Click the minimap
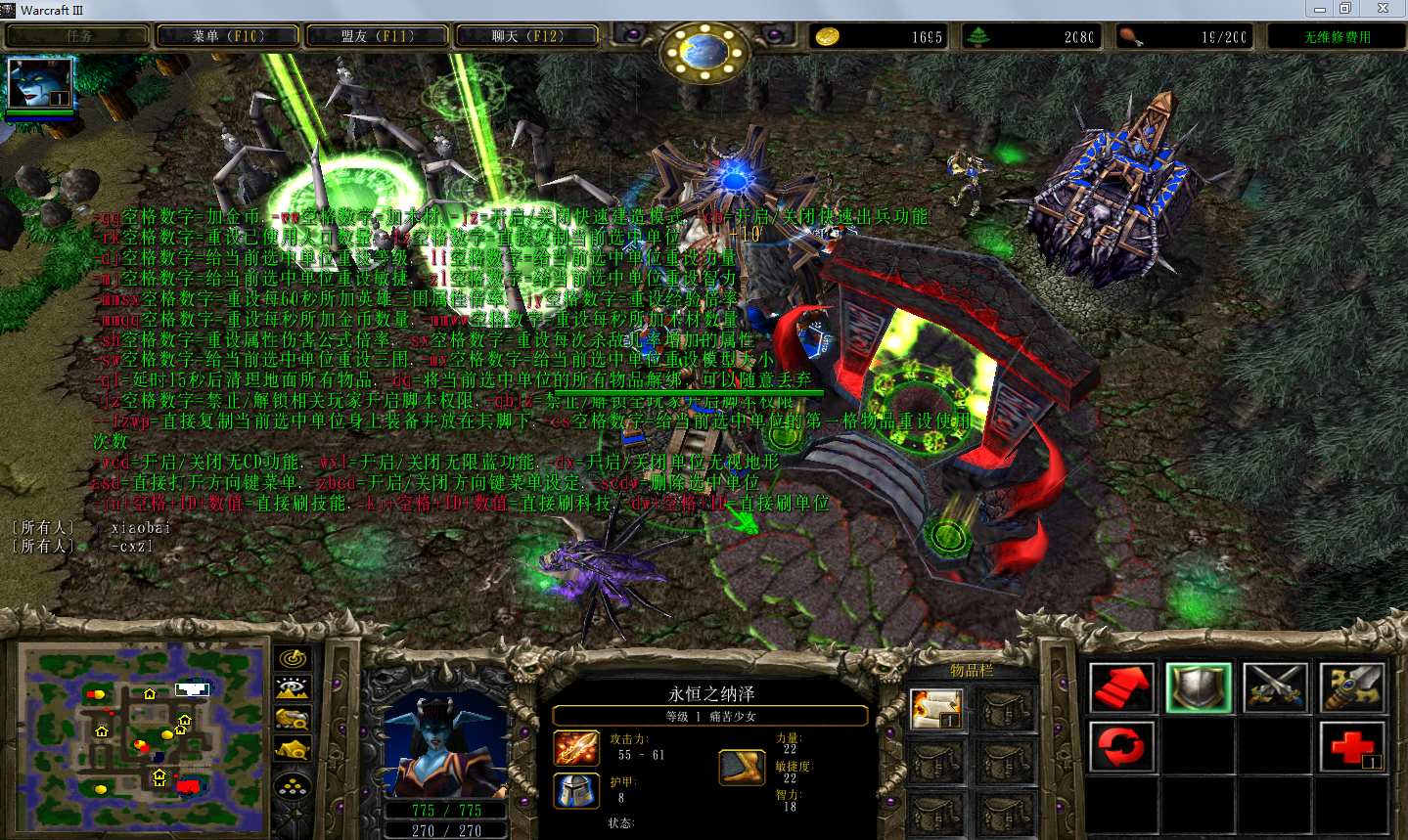The height and width of the screenshot is (840, 1408). pos(143,735)
